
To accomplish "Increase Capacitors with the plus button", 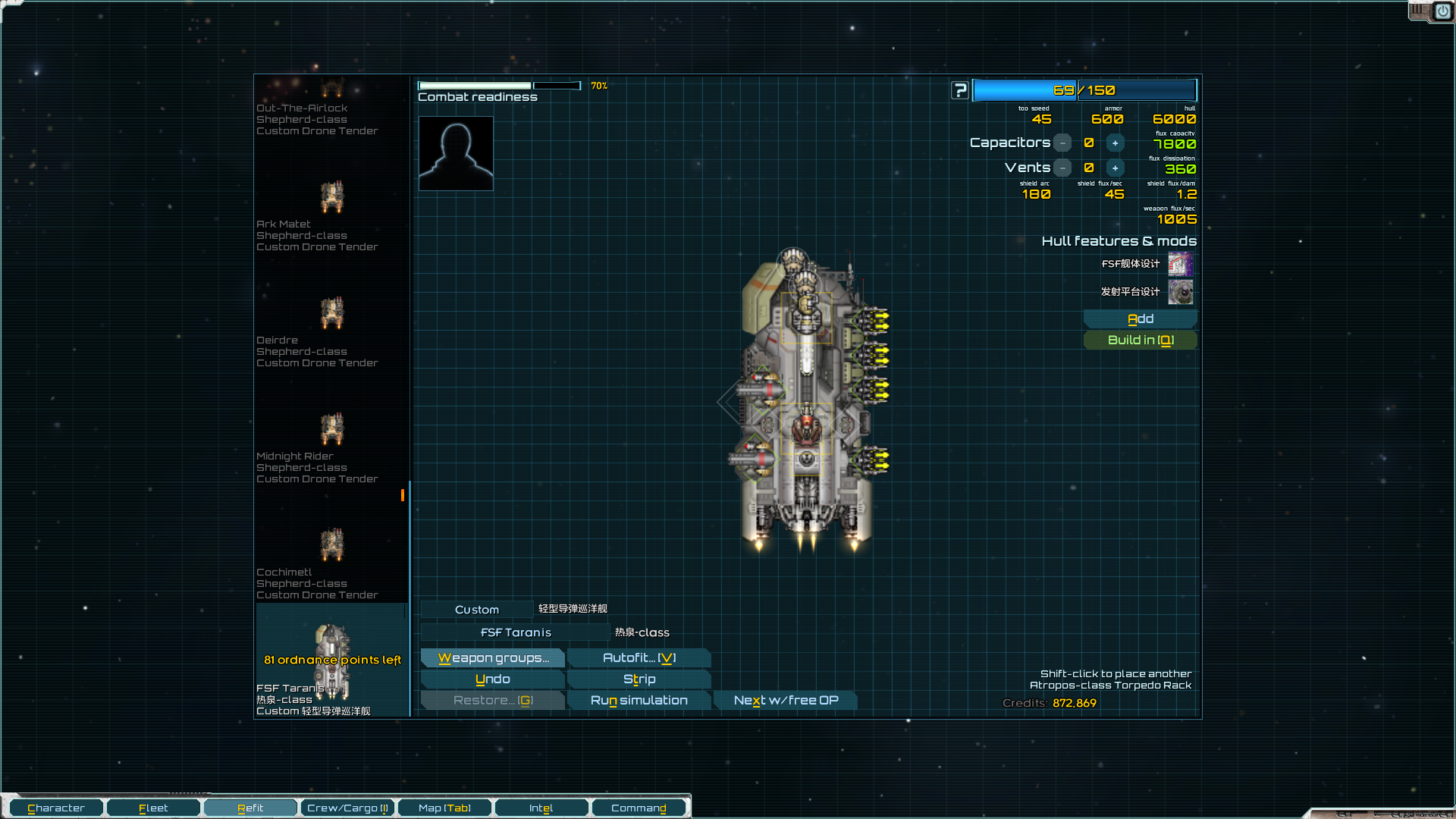I will click(x=1115, y=143).
